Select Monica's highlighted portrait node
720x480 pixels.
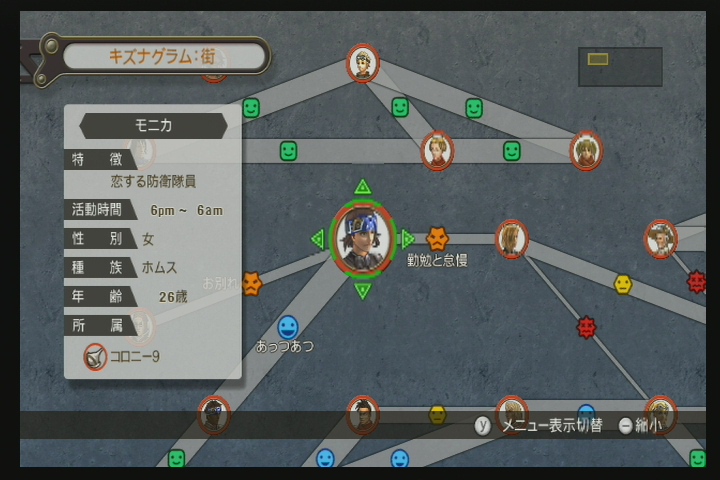(362, 240)
